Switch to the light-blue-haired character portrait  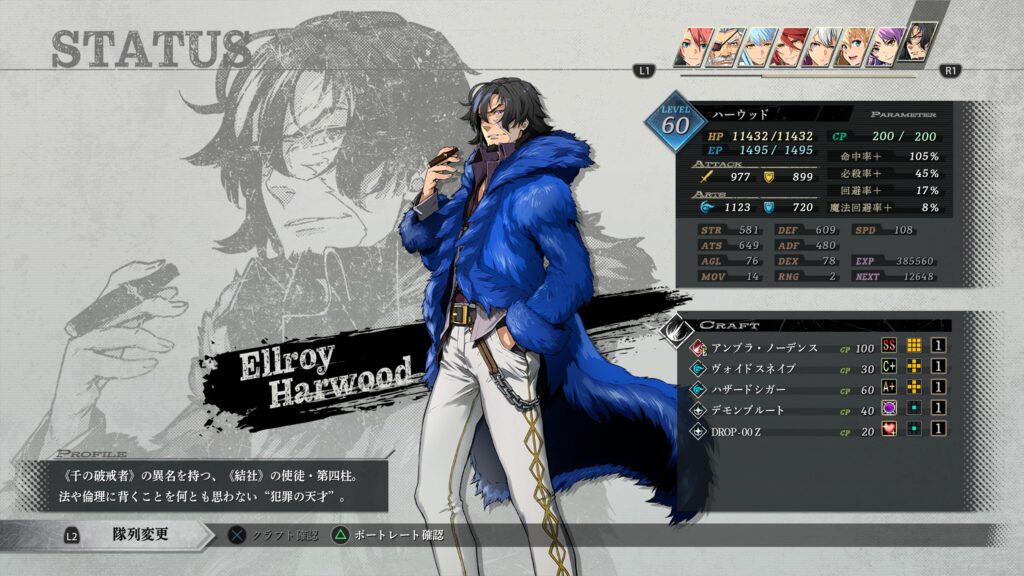point(757,48)
